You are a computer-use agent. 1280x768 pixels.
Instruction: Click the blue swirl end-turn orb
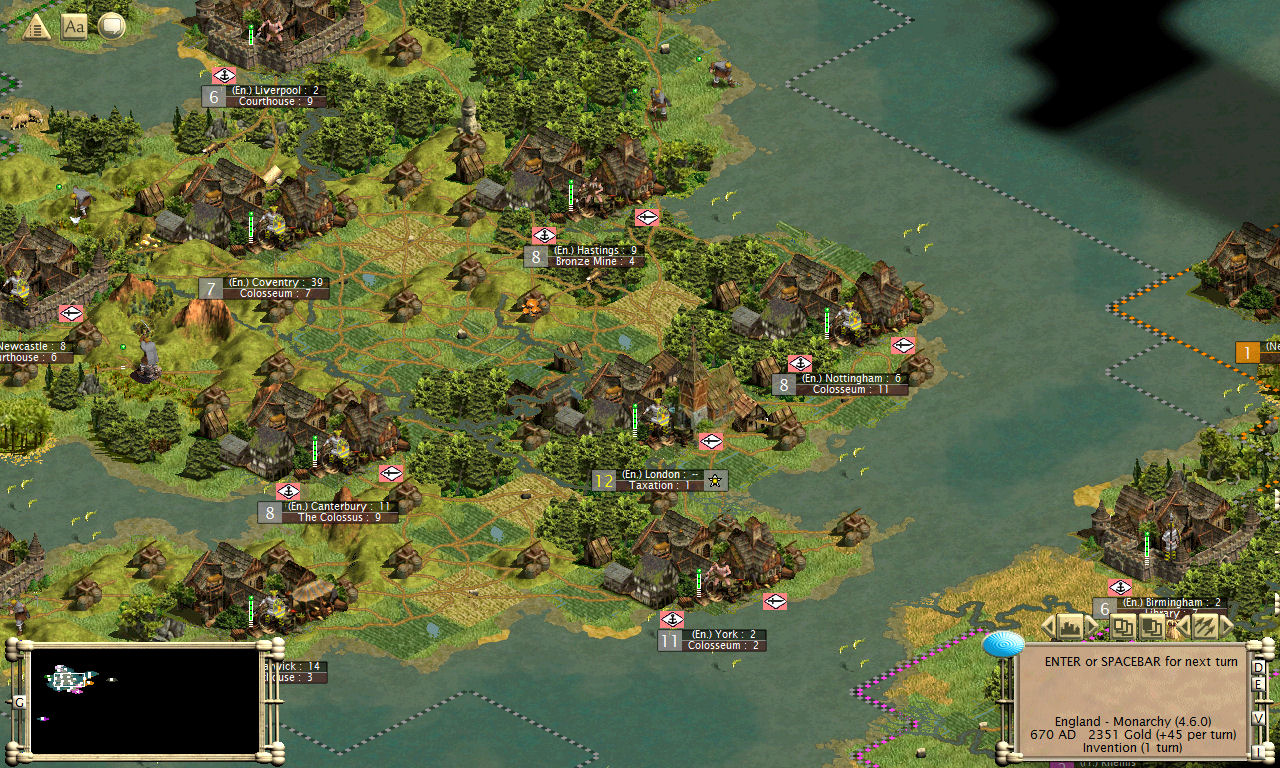(1003, 644)
